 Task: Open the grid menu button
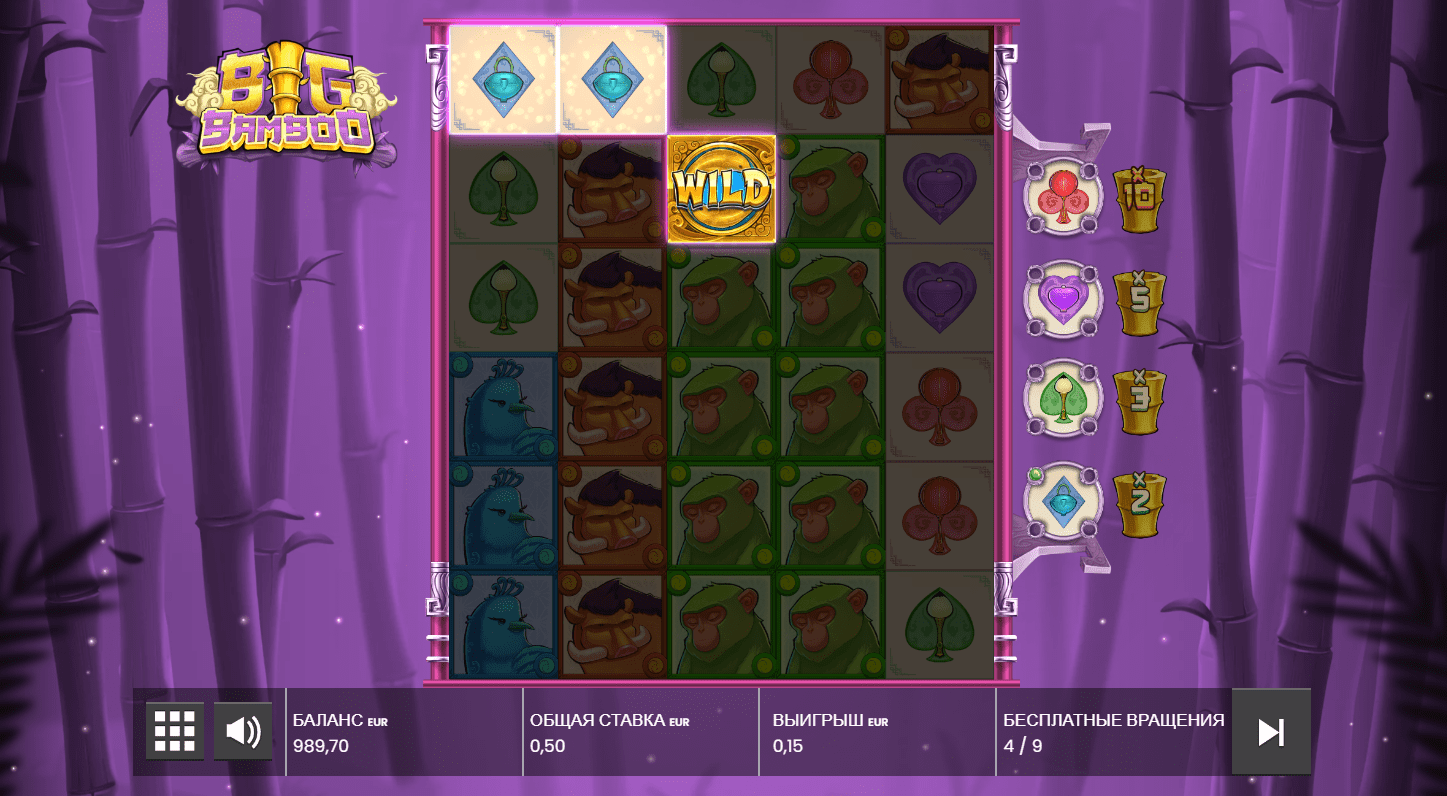175,731
